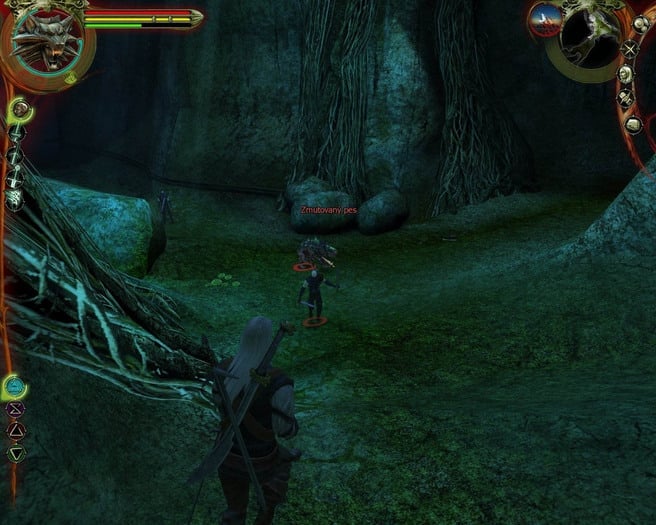Image resolution: width=656 pixels, height=525 pixels.
Task: Select the highlighted fist weapon slot
Action: [x=17, y=108]
